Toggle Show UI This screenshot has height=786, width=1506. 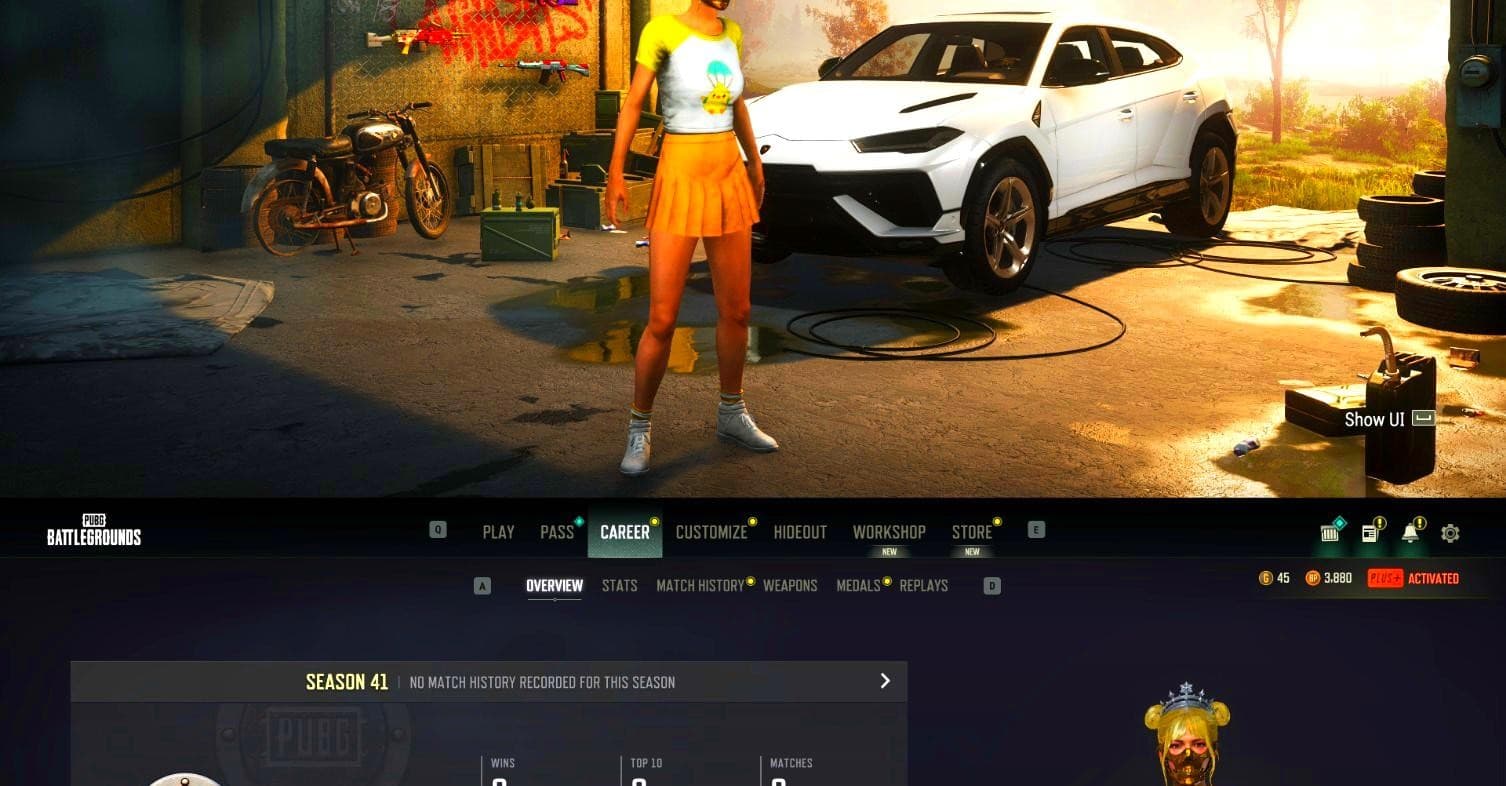tap(1388, 420)
